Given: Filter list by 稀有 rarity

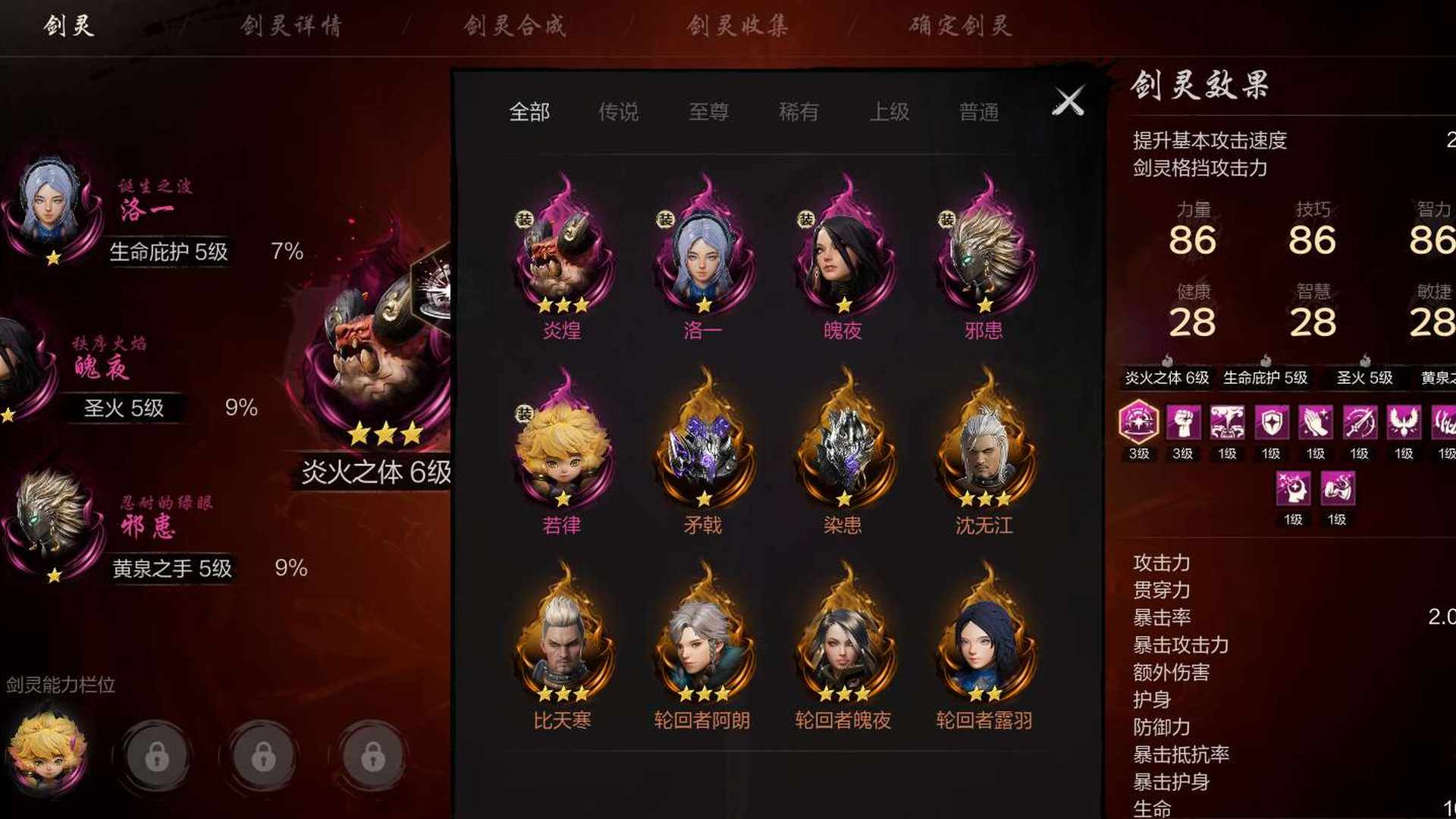Looking at the screenshot, I should (799, 112).
